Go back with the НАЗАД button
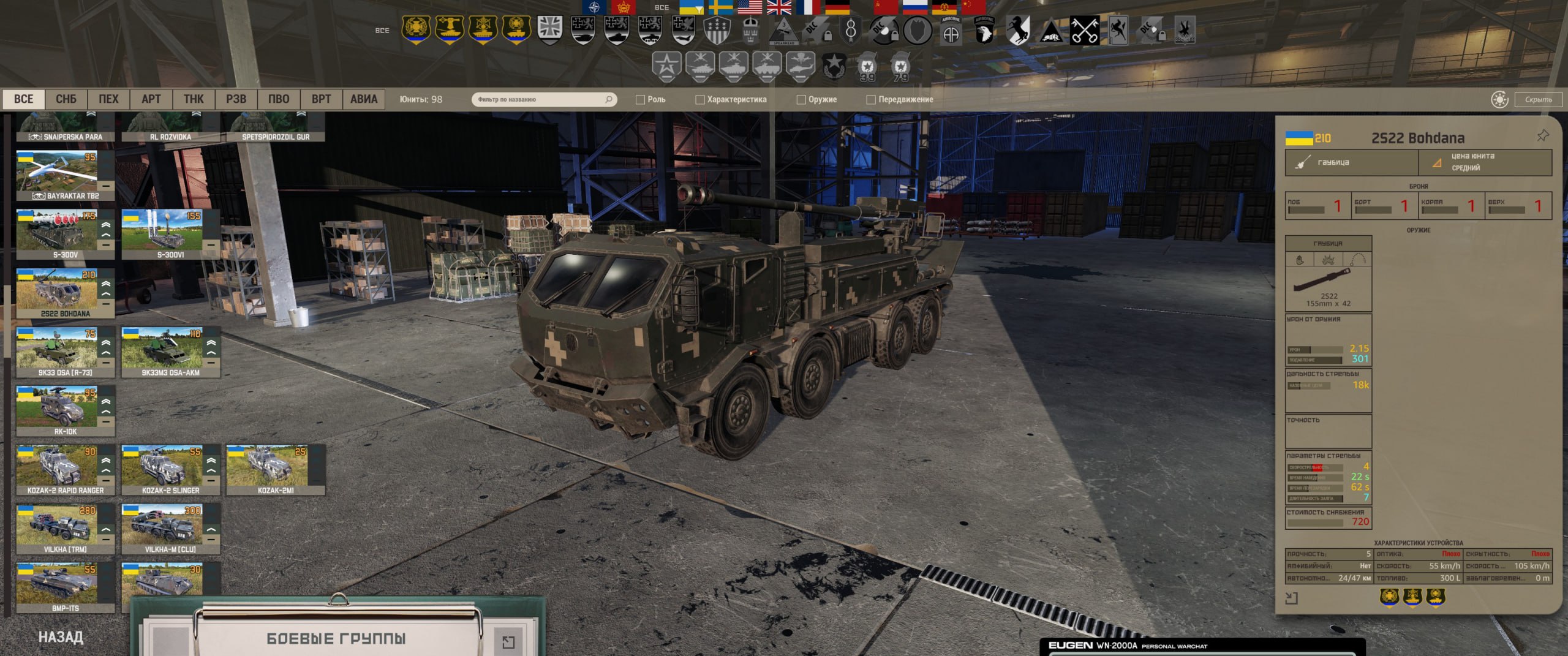Image resolution: width=1568 pixels, height=656 pixels. (61, 637)
